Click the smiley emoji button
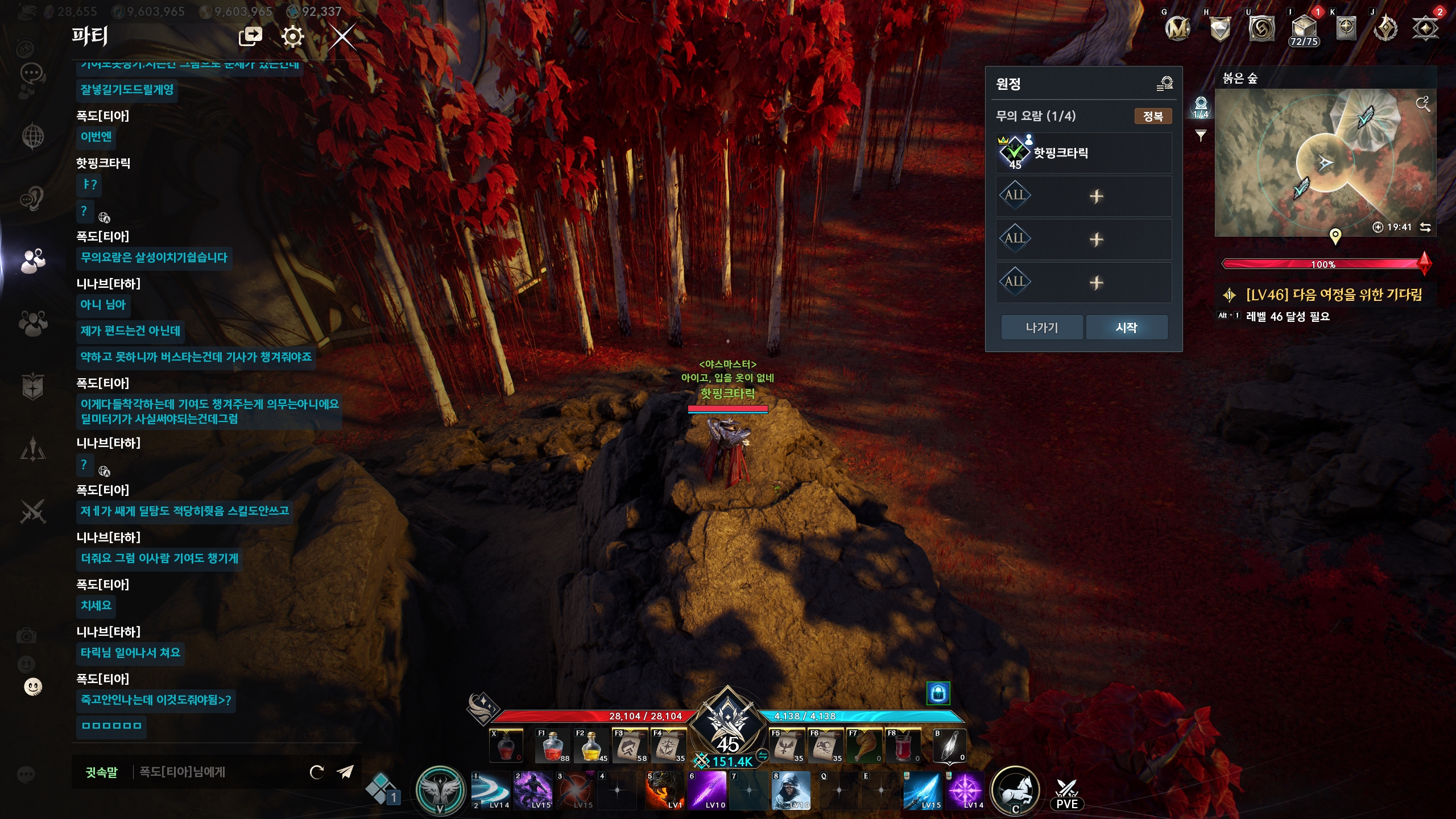The height and width of the screenshot is (819, 1456). pos(33,686)
